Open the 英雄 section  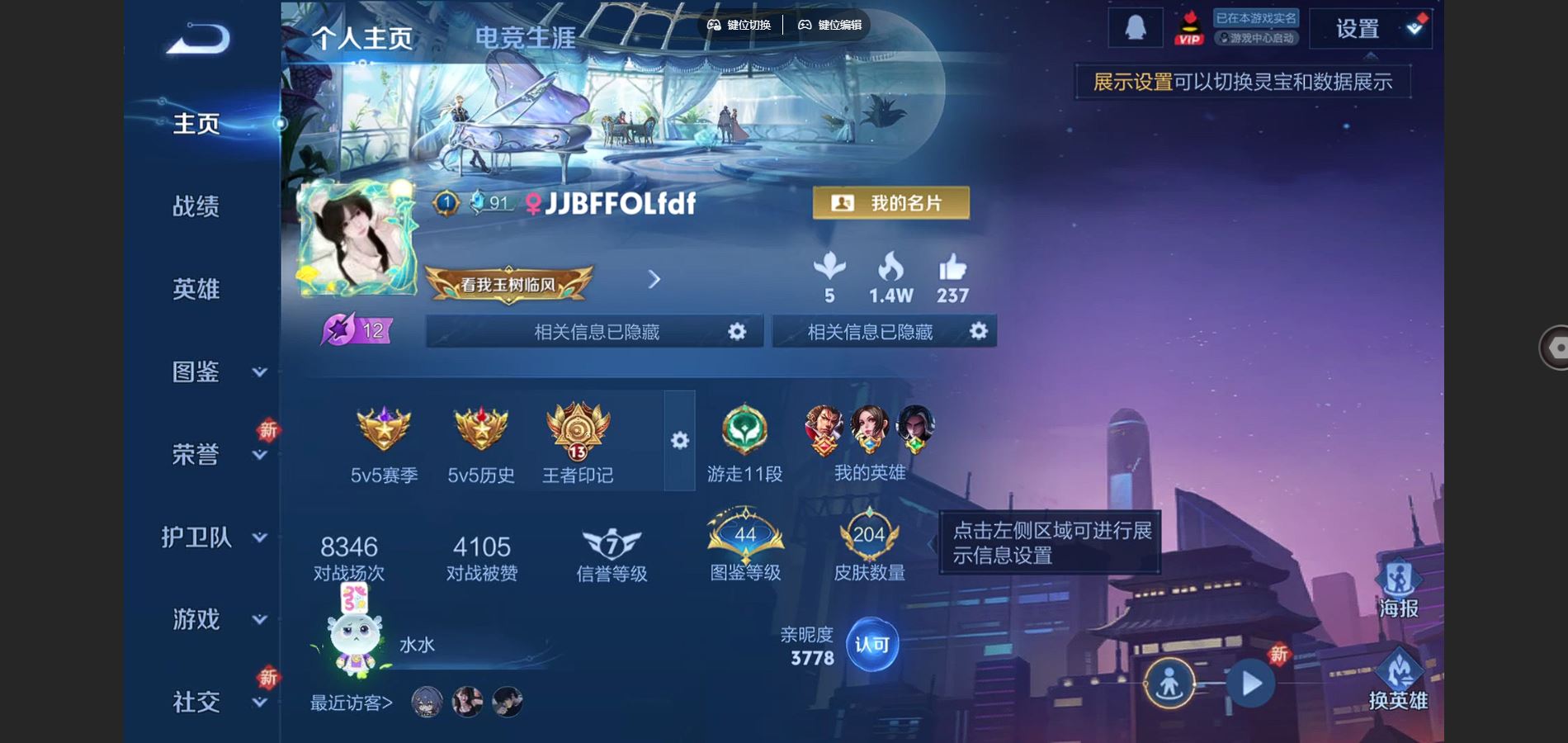(x=196, y=289)
